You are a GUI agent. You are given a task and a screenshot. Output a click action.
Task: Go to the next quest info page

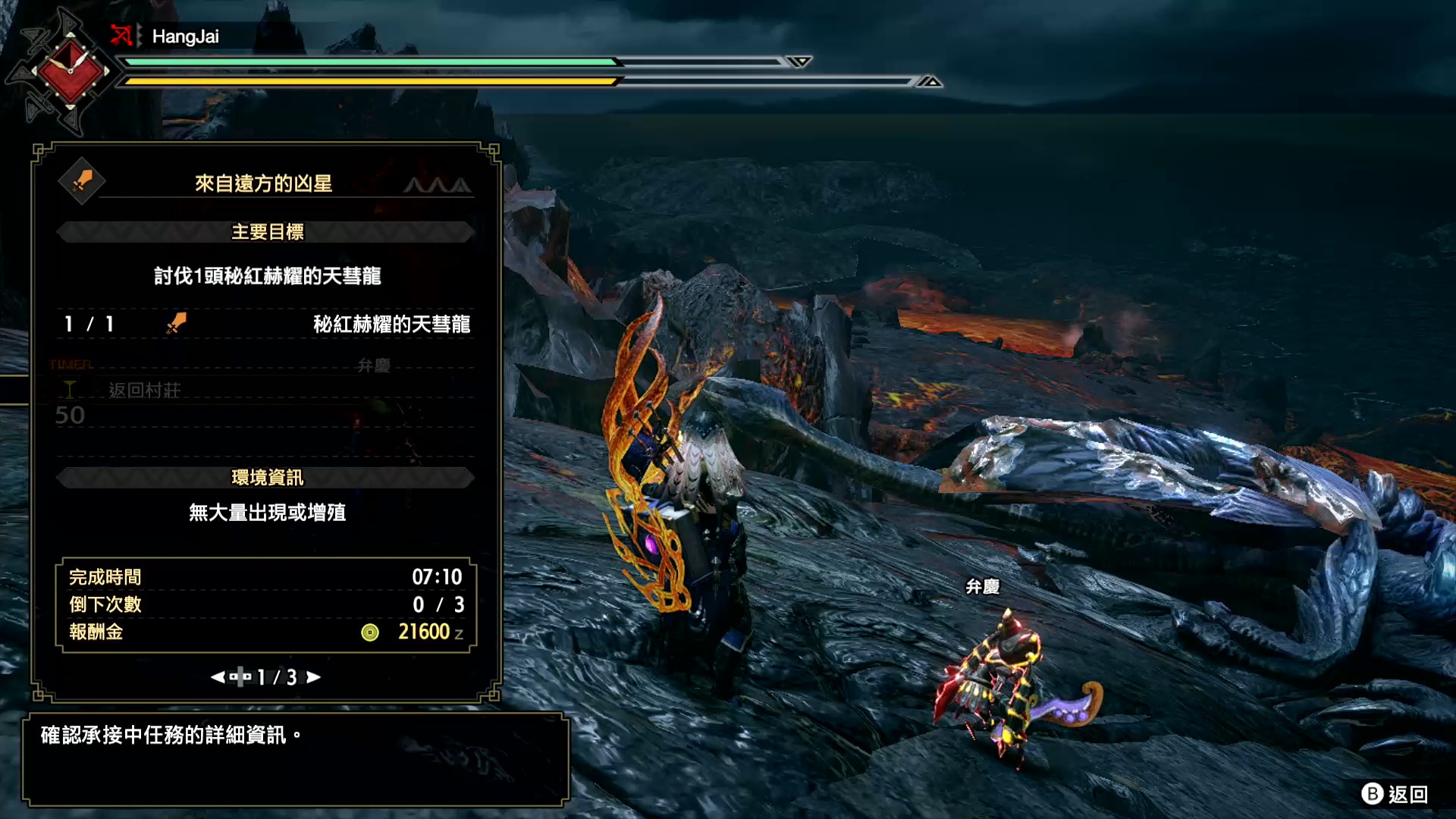[313, 677]
